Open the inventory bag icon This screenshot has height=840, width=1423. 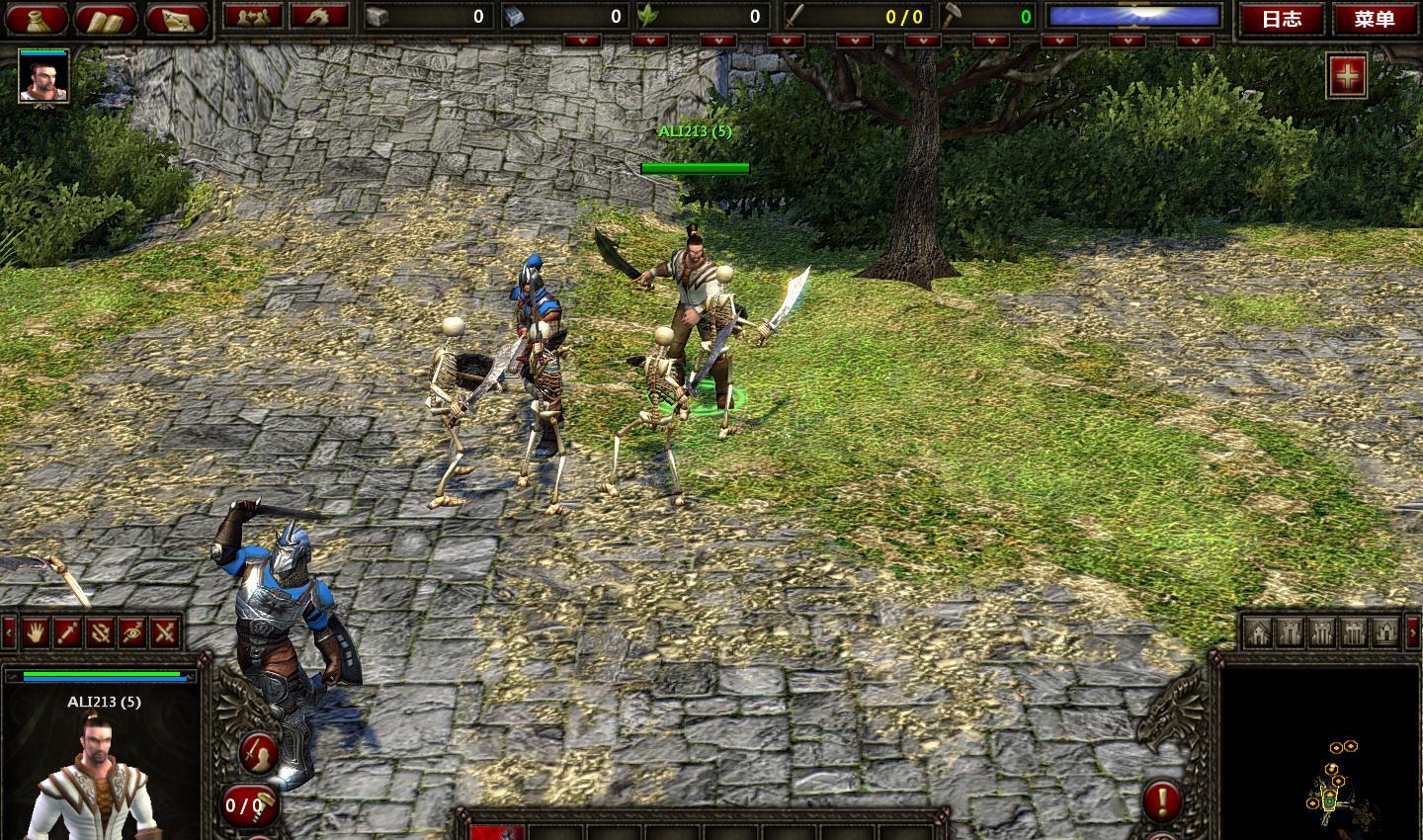(x=39, y=18)
